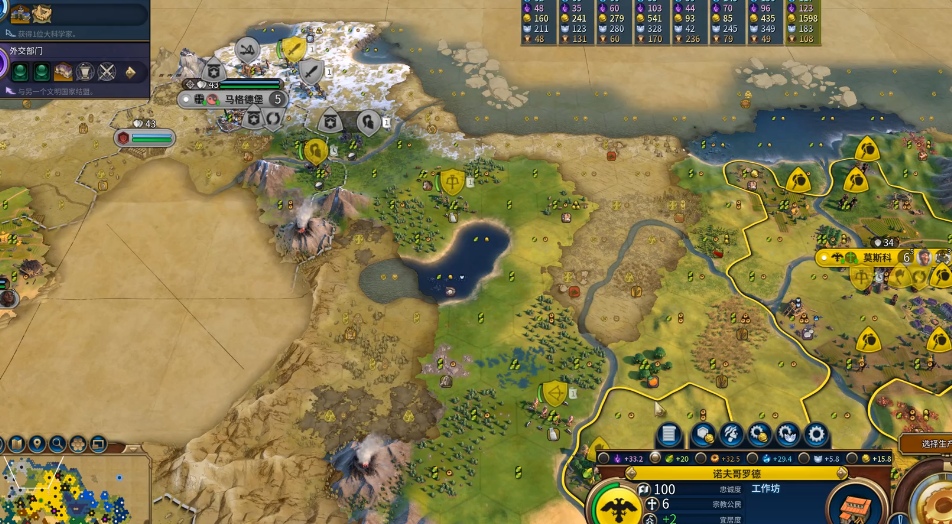Open the purchase with faith gear button
The height and width of the screenshot is (524, 952).
(x=789, y=434)
